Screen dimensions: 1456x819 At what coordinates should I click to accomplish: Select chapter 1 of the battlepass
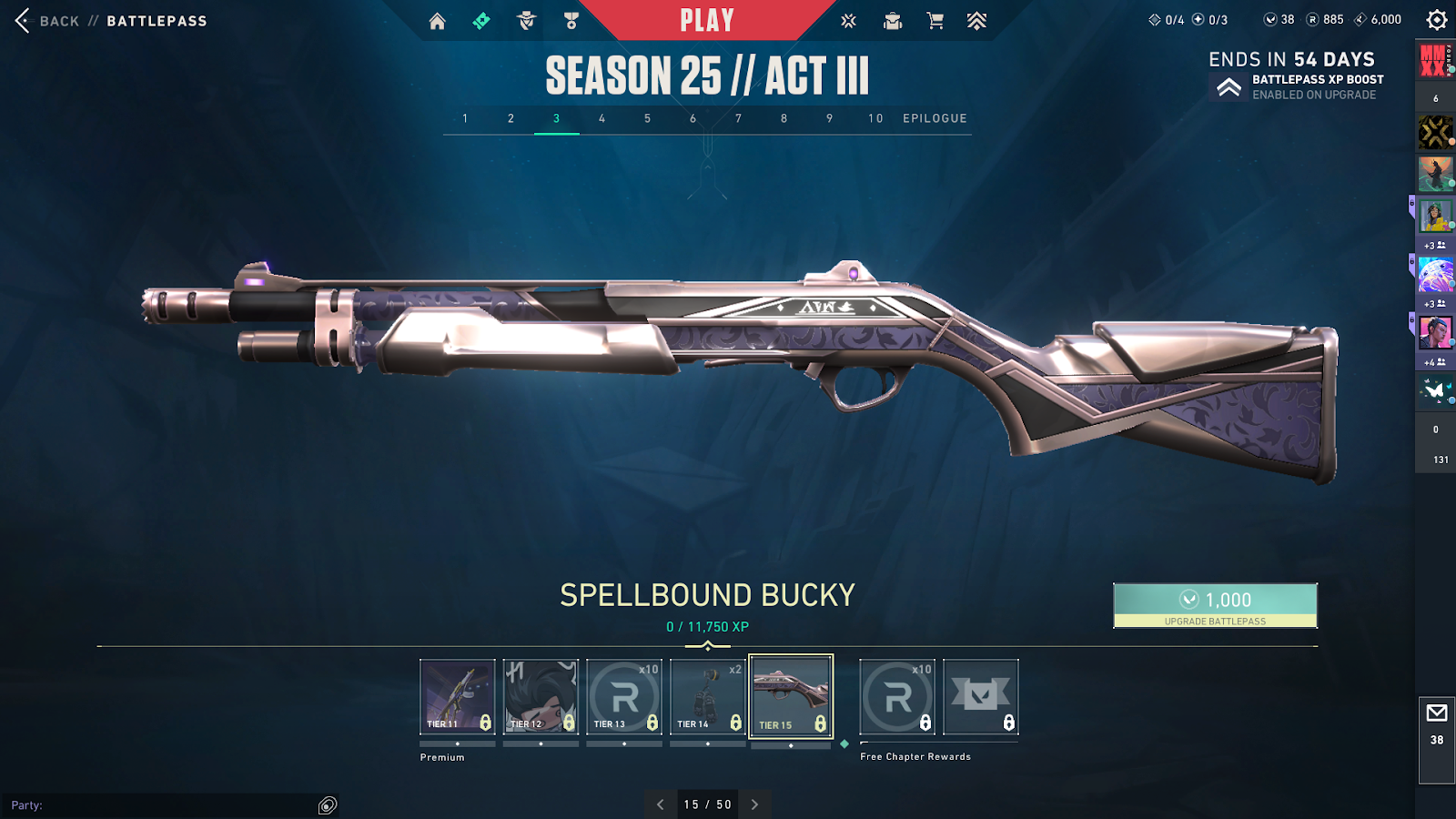(465, 118)
